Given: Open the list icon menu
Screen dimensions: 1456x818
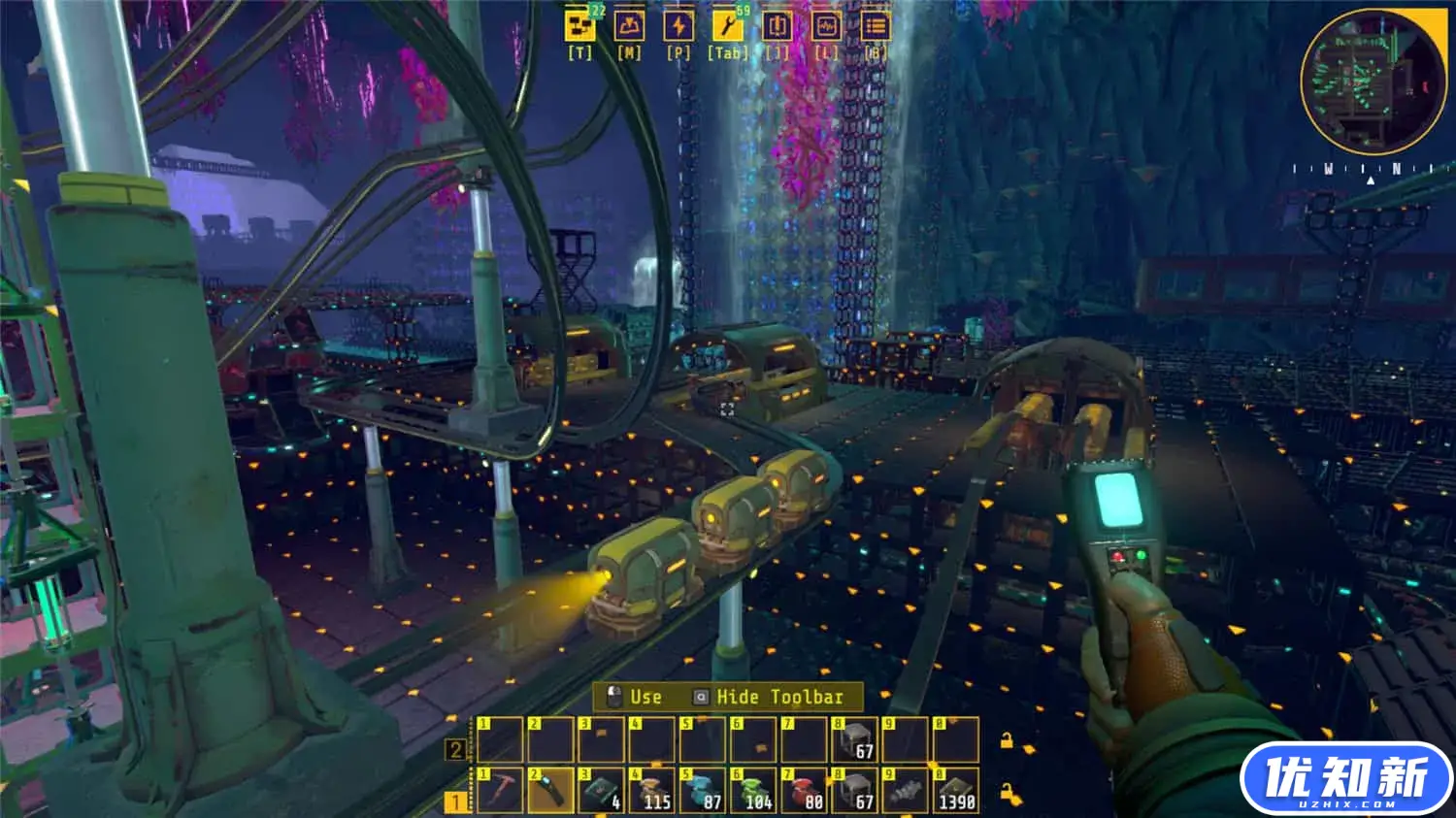Looking at the screenshot, I should [x=876, y=26].
